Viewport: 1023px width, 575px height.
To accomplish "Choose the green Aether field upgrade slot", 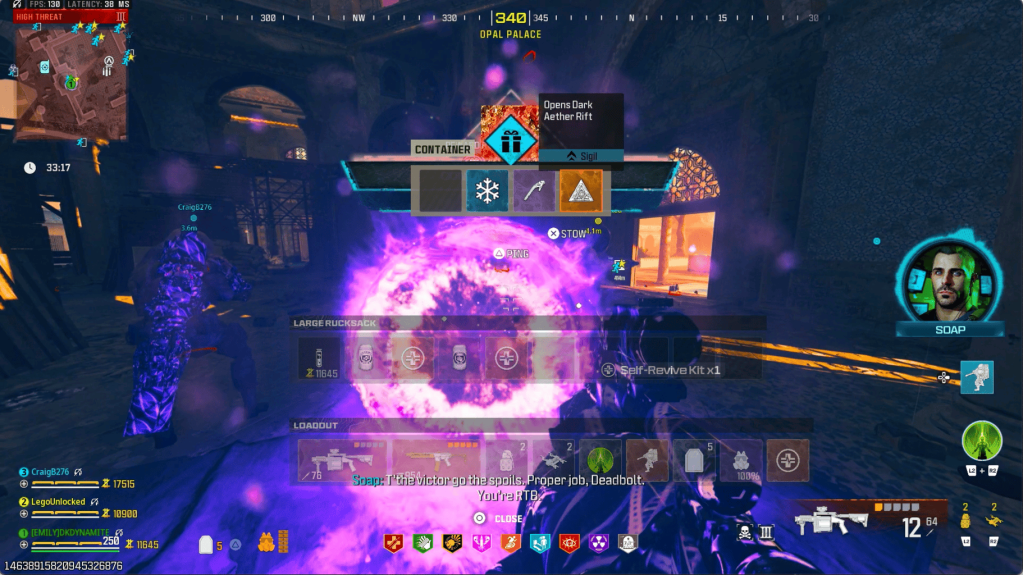I will [x=600, y=461].
